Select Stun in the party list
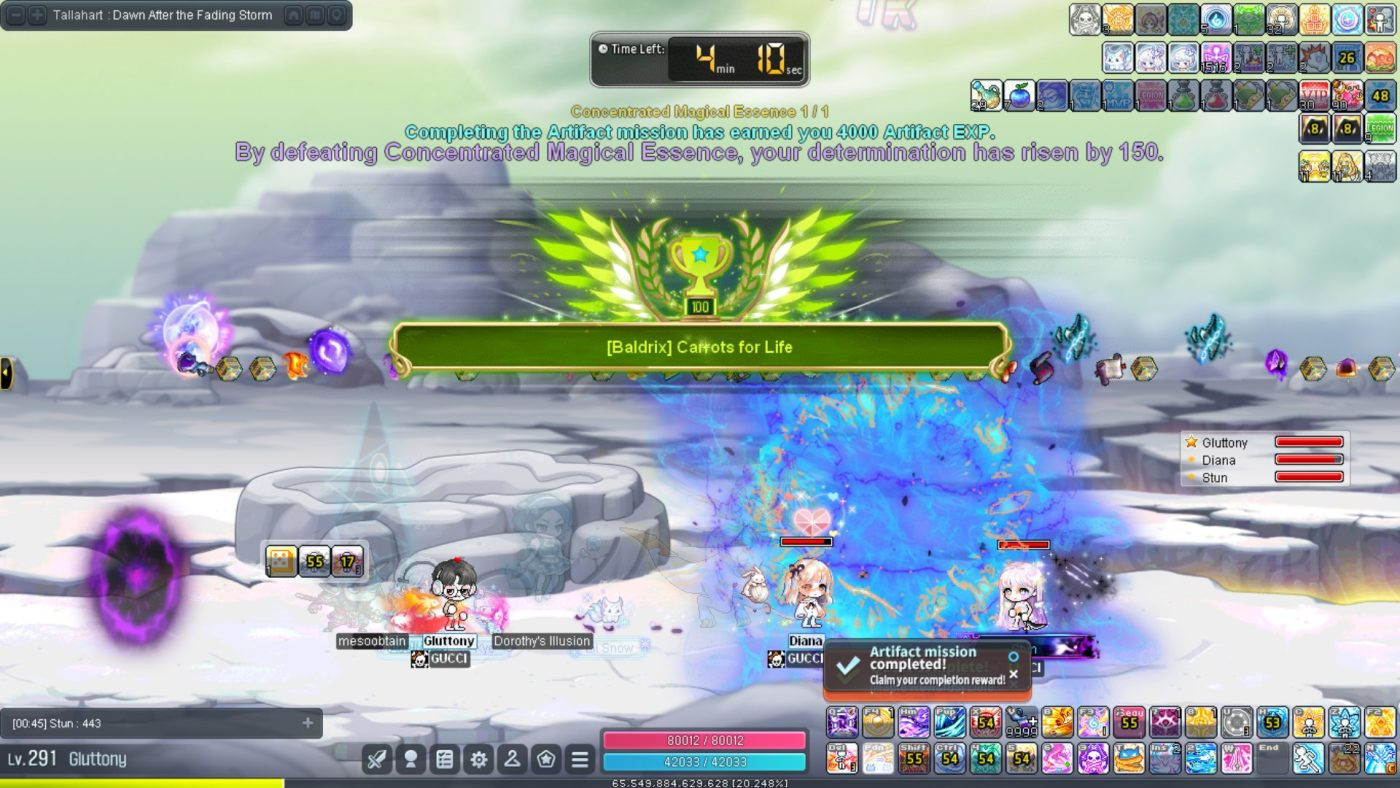 click(x=1215, y=478)
